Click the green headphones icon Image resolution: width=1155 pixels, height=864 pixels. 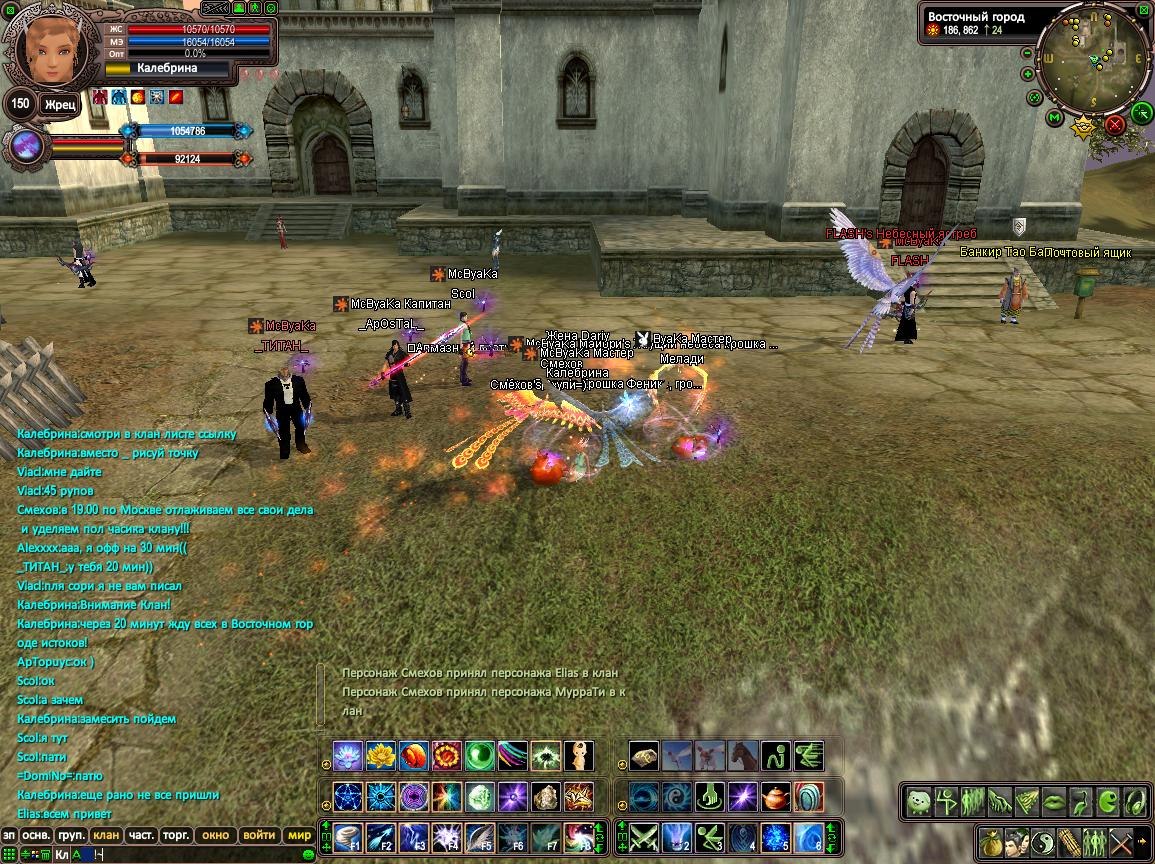pos(1135,801)
